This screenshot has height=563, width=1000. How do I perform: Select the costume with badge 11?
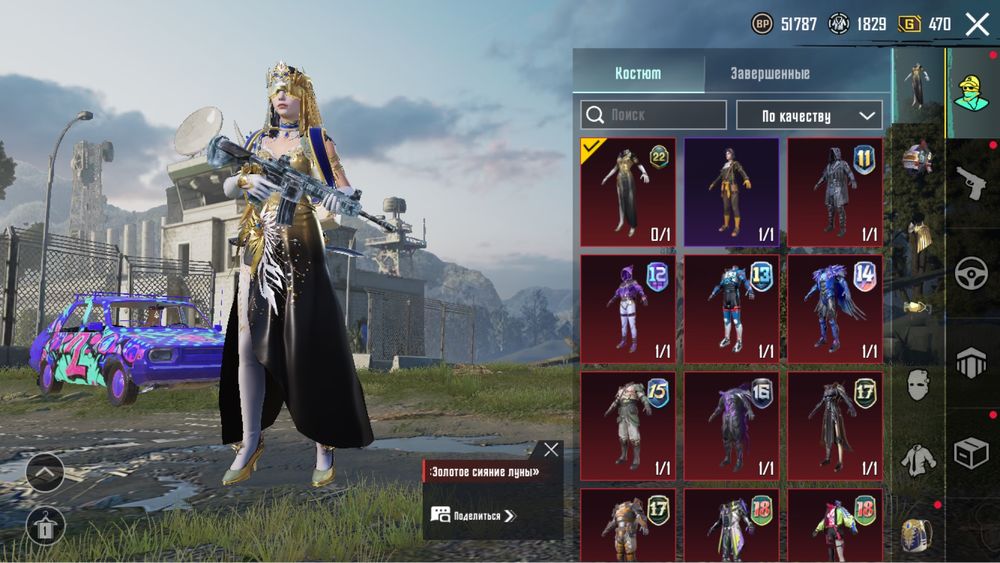pyautogui.click(x=835, y=192)
